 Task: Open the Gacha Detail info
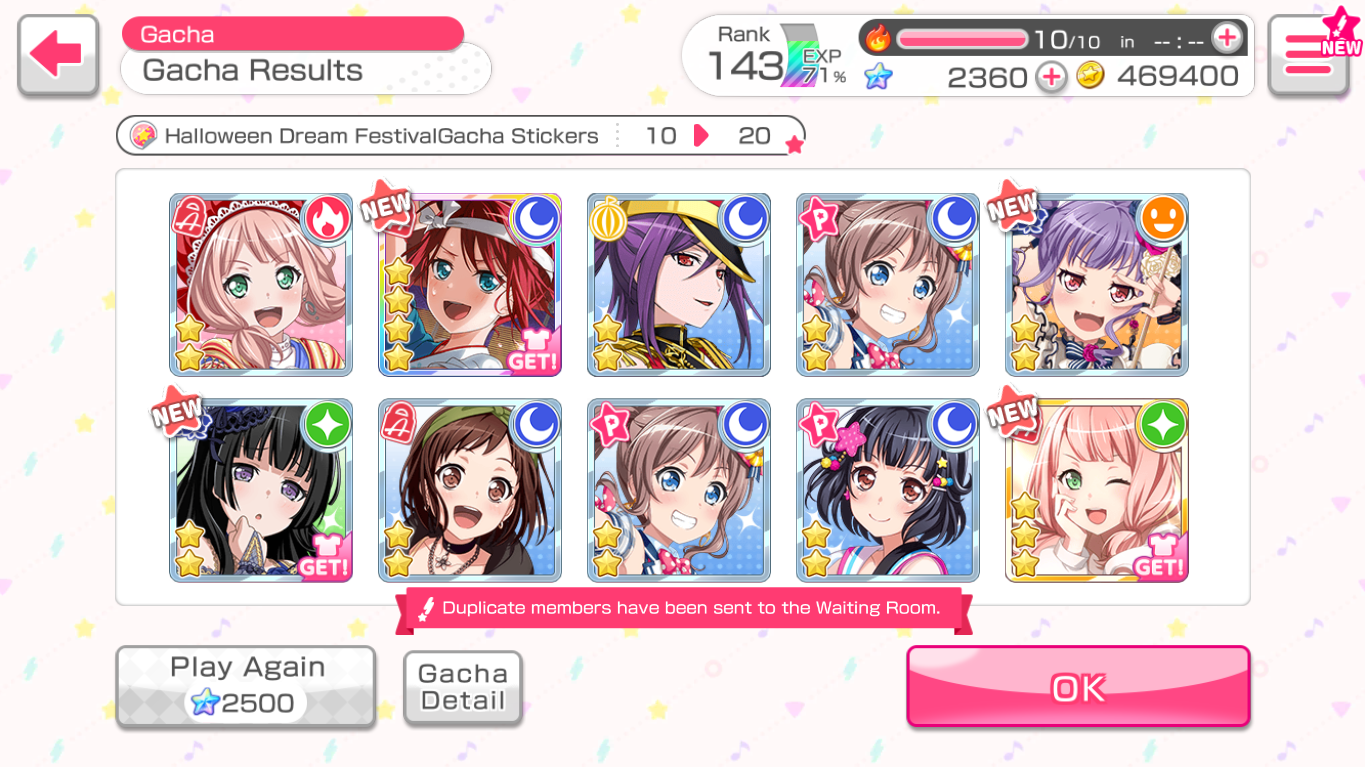coord(463,687)
